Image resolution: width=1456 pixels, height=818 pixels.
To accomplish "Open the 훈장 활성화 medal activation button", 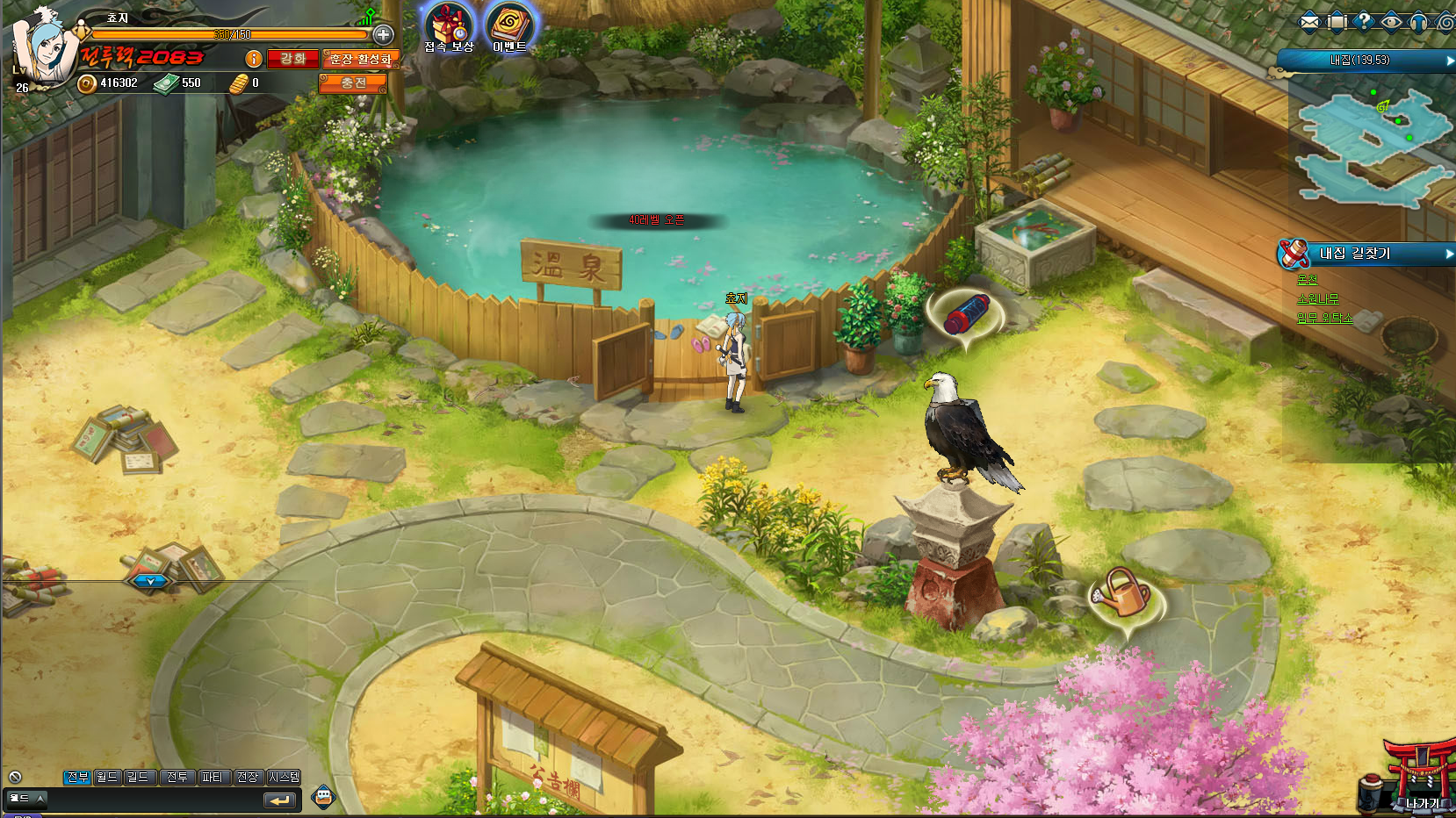I will point(361,59).
